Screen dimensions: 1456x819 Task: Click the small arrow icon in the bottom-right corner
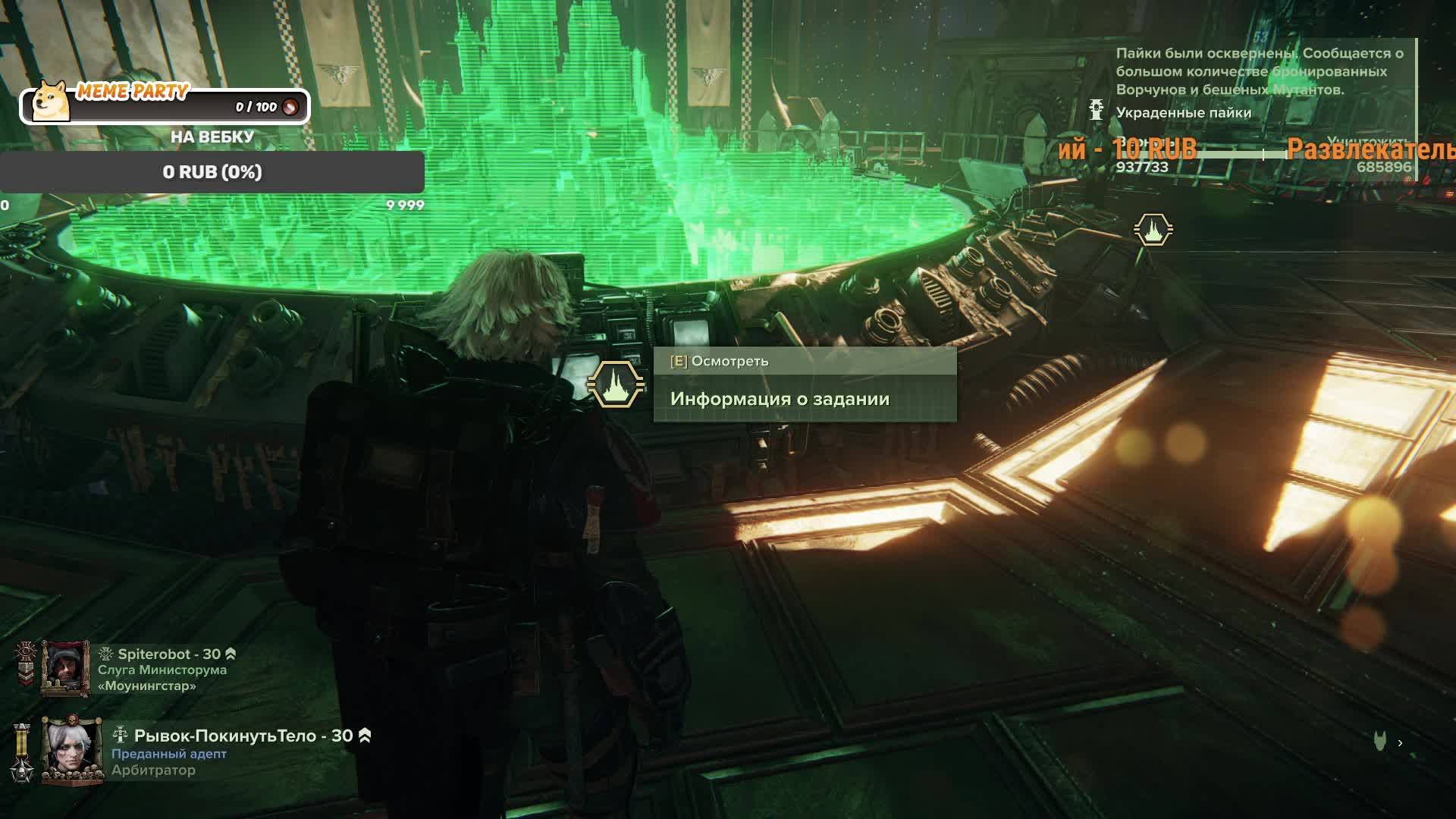(1400, 743)
